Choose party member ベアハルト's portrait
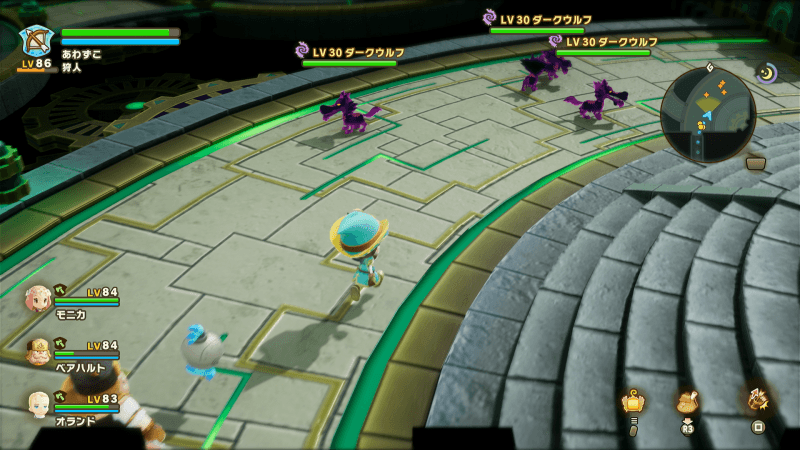800x450 pixels. pos(38,352)
